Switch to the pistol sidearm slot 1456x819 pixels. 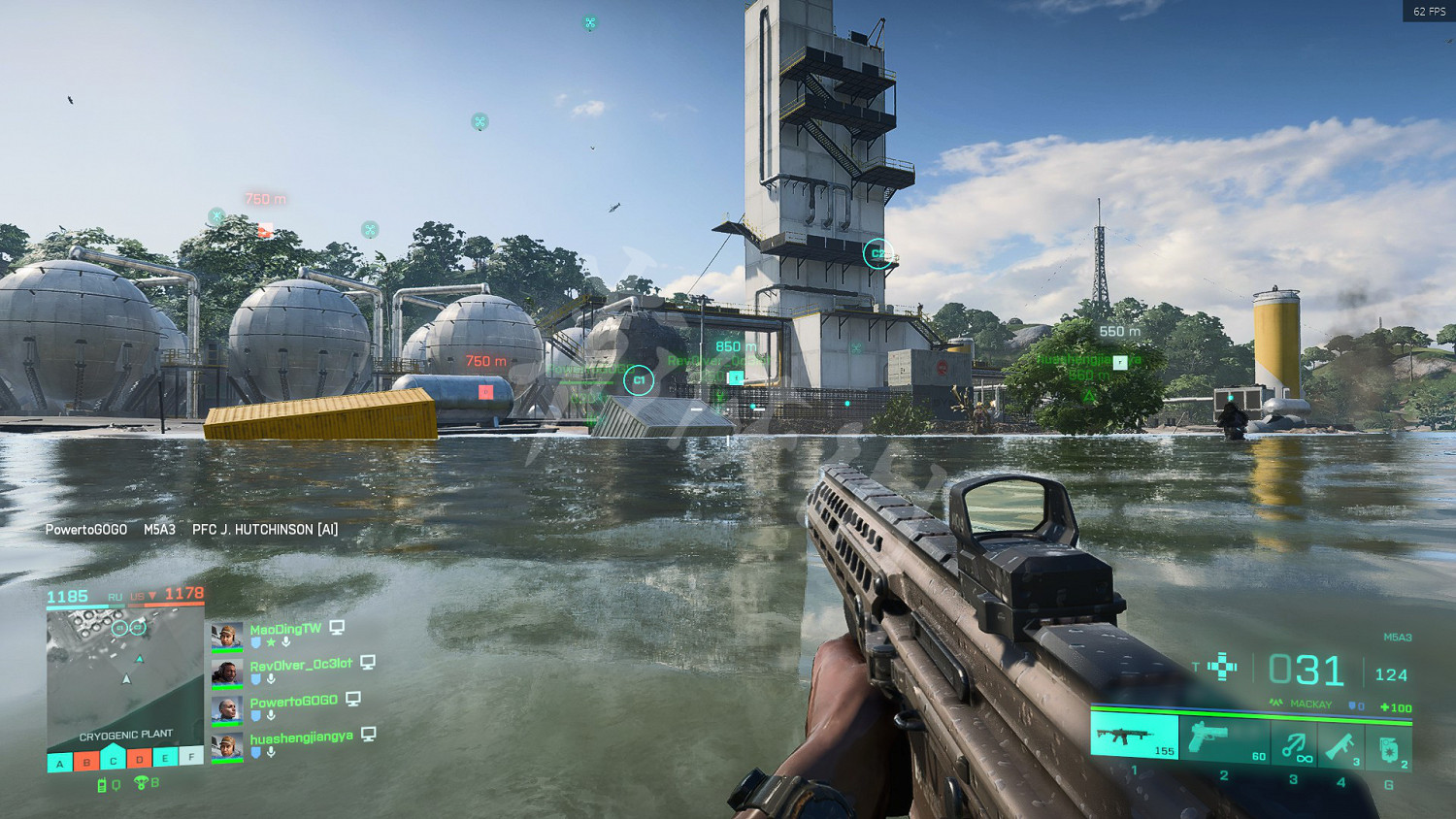tap(1225, 740)
